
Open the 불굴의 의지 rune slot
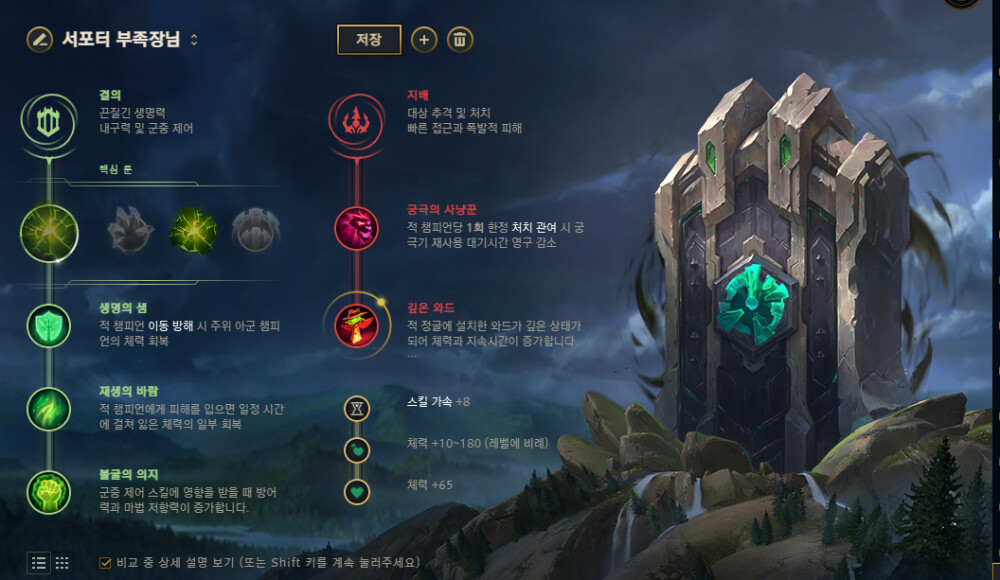coord(49,491)
